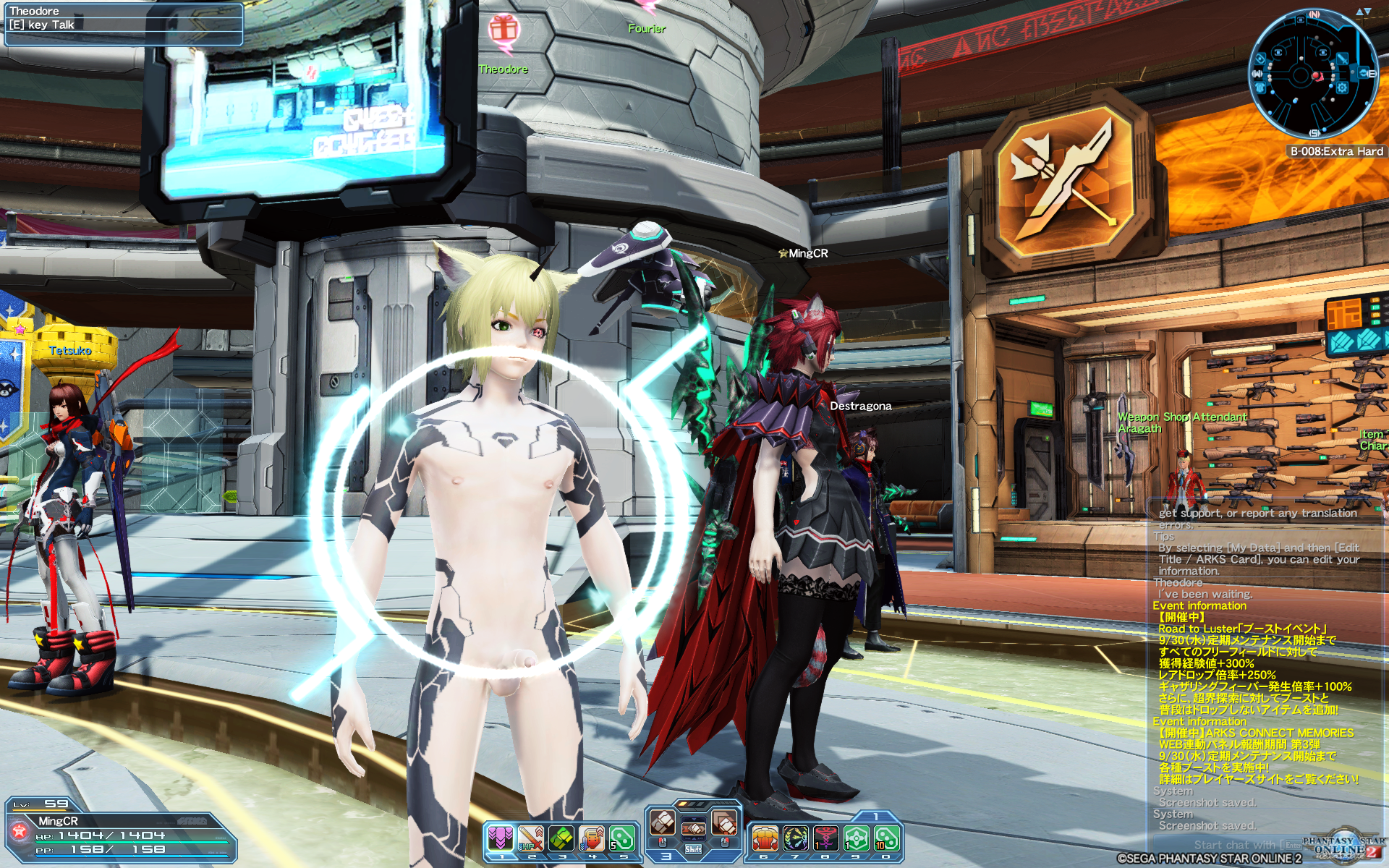Viewport: 1389px width, 868px height.
Task: Activate the green Deband icon in slot 3
Action: tap(561, 836)
